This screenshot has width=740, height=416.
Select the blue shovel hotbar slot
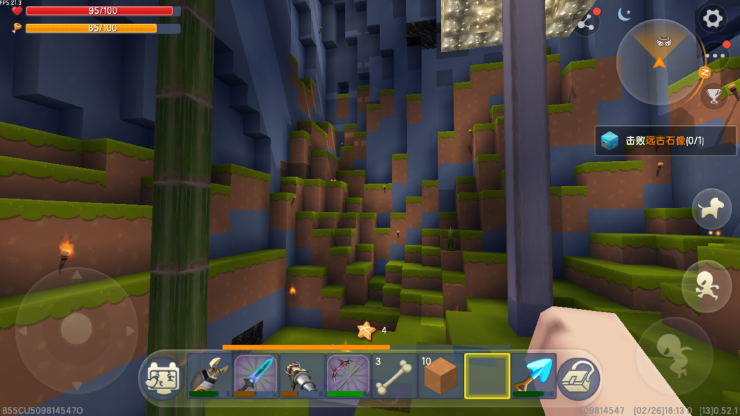click(x=532, y=376)
